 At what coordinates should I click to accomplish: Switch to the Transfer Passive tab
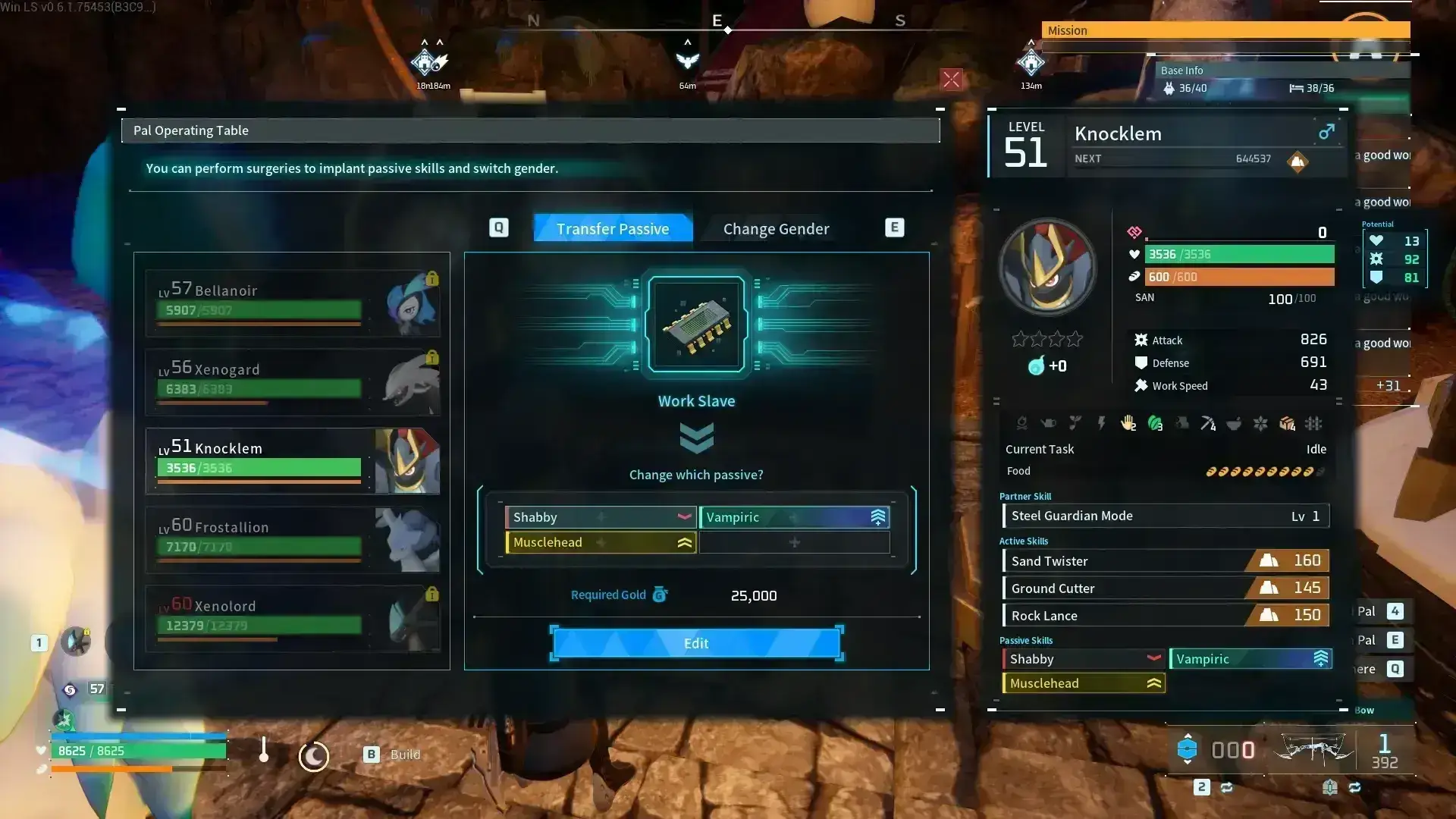tap(613, 228)
